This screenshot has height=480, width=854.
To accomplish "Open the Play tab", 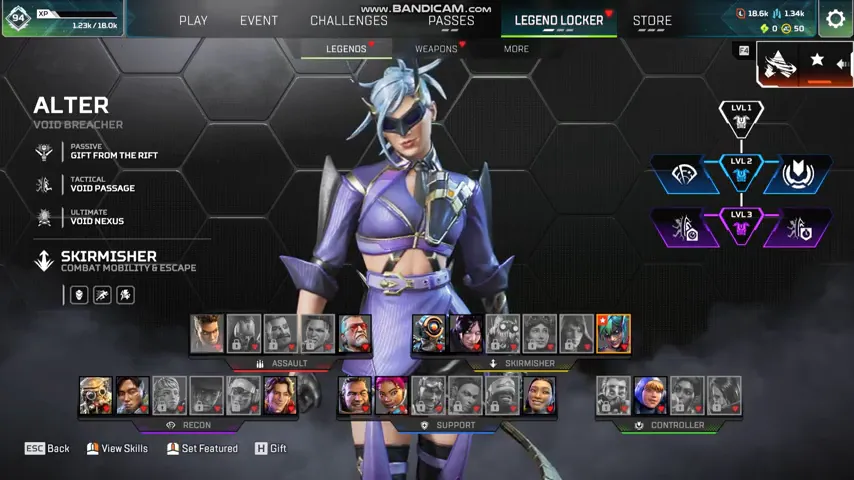I will [193, 20].
